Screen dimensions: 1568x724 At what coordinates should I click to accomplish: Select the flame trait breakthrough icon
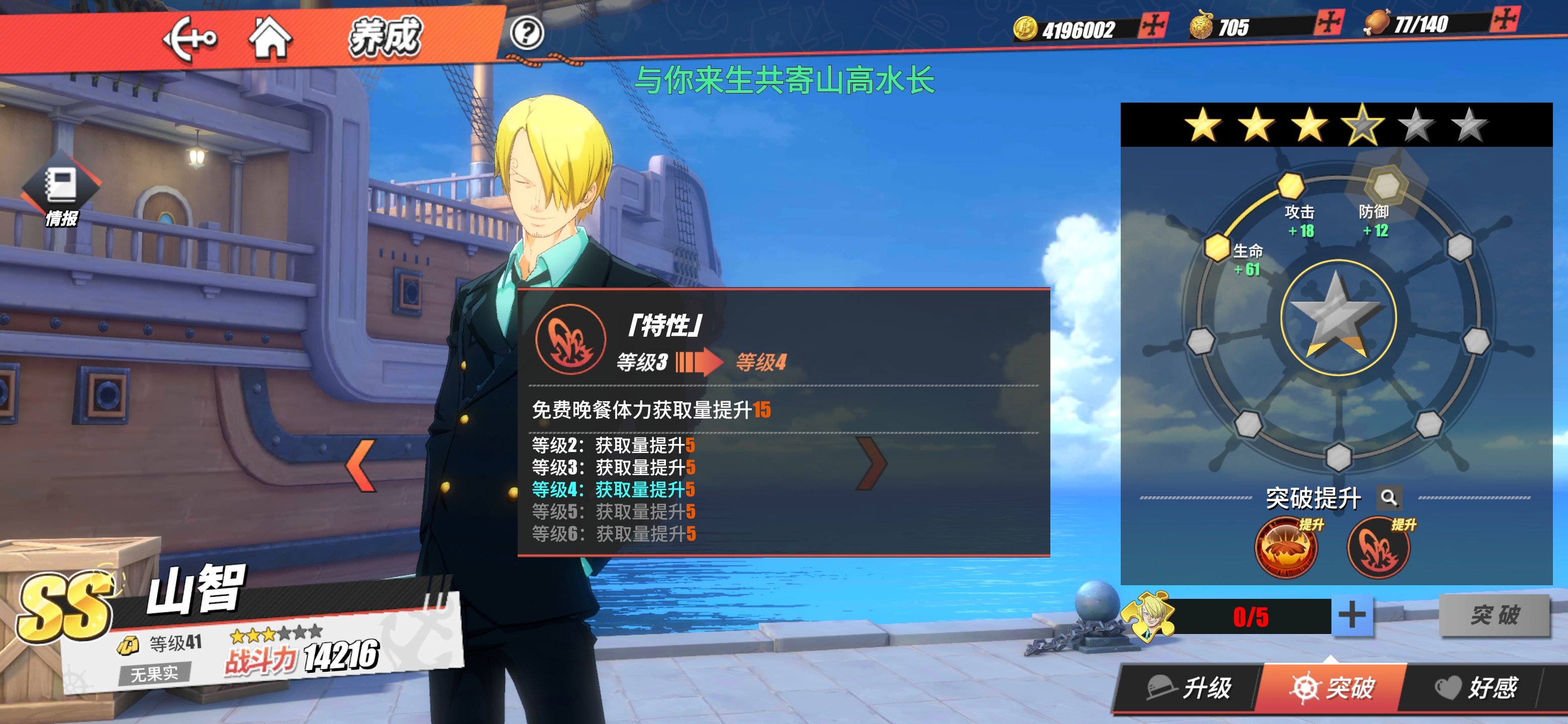(1379, 548)
